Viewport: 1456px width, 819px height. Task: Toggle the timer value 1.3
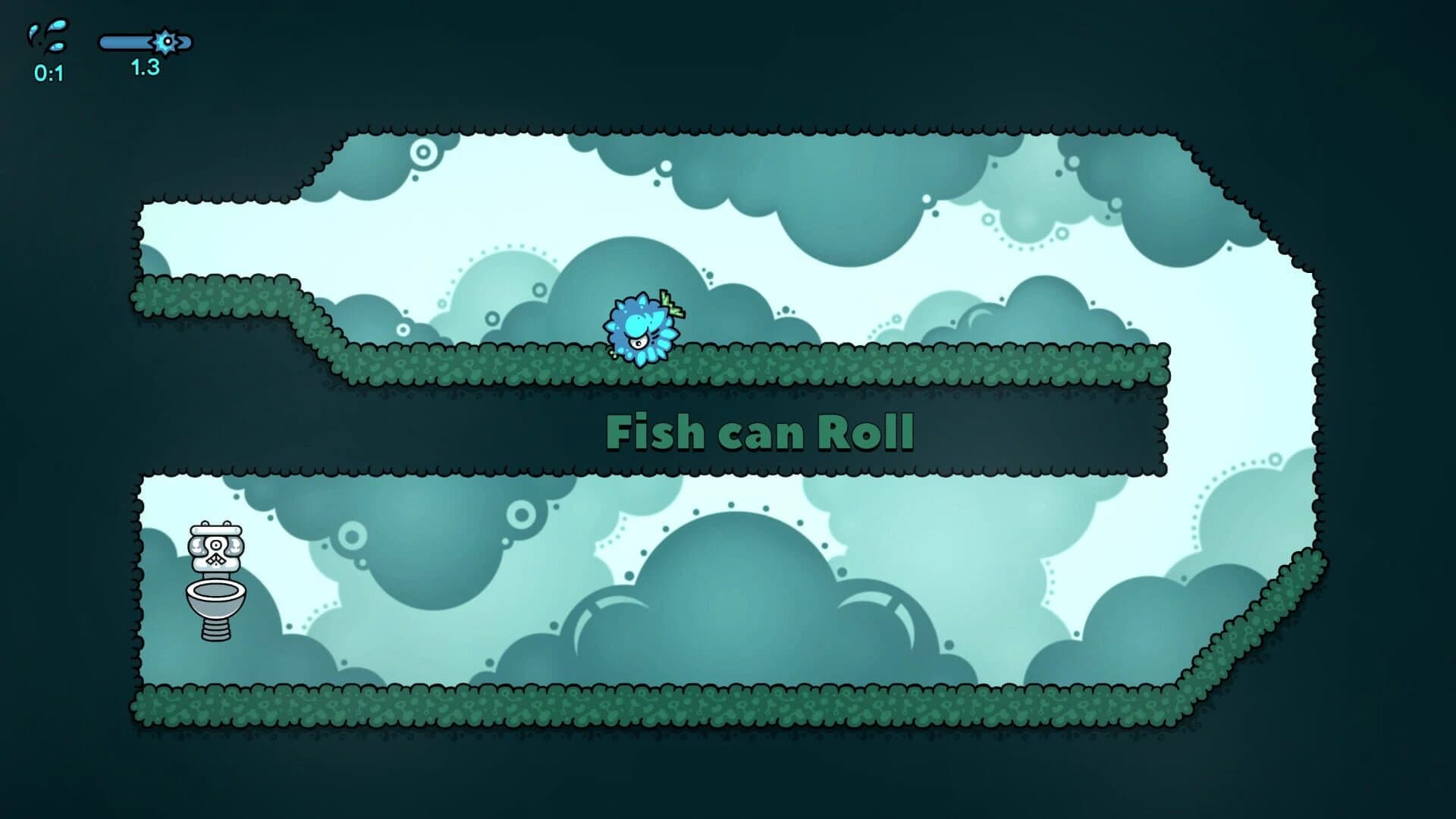pos(144,70)
